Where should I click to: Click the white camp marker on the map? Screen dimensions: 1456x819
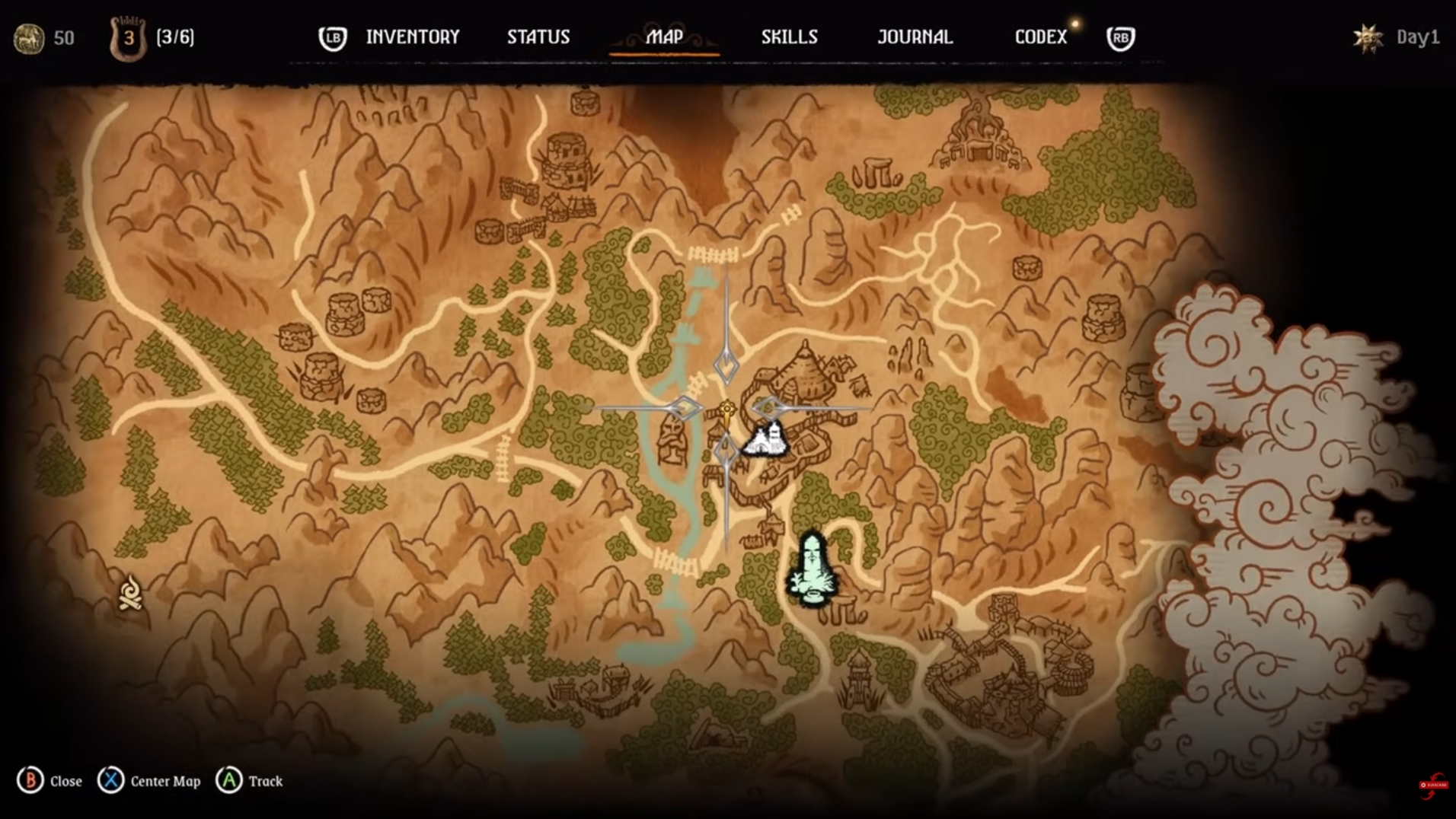coord(766,440)
